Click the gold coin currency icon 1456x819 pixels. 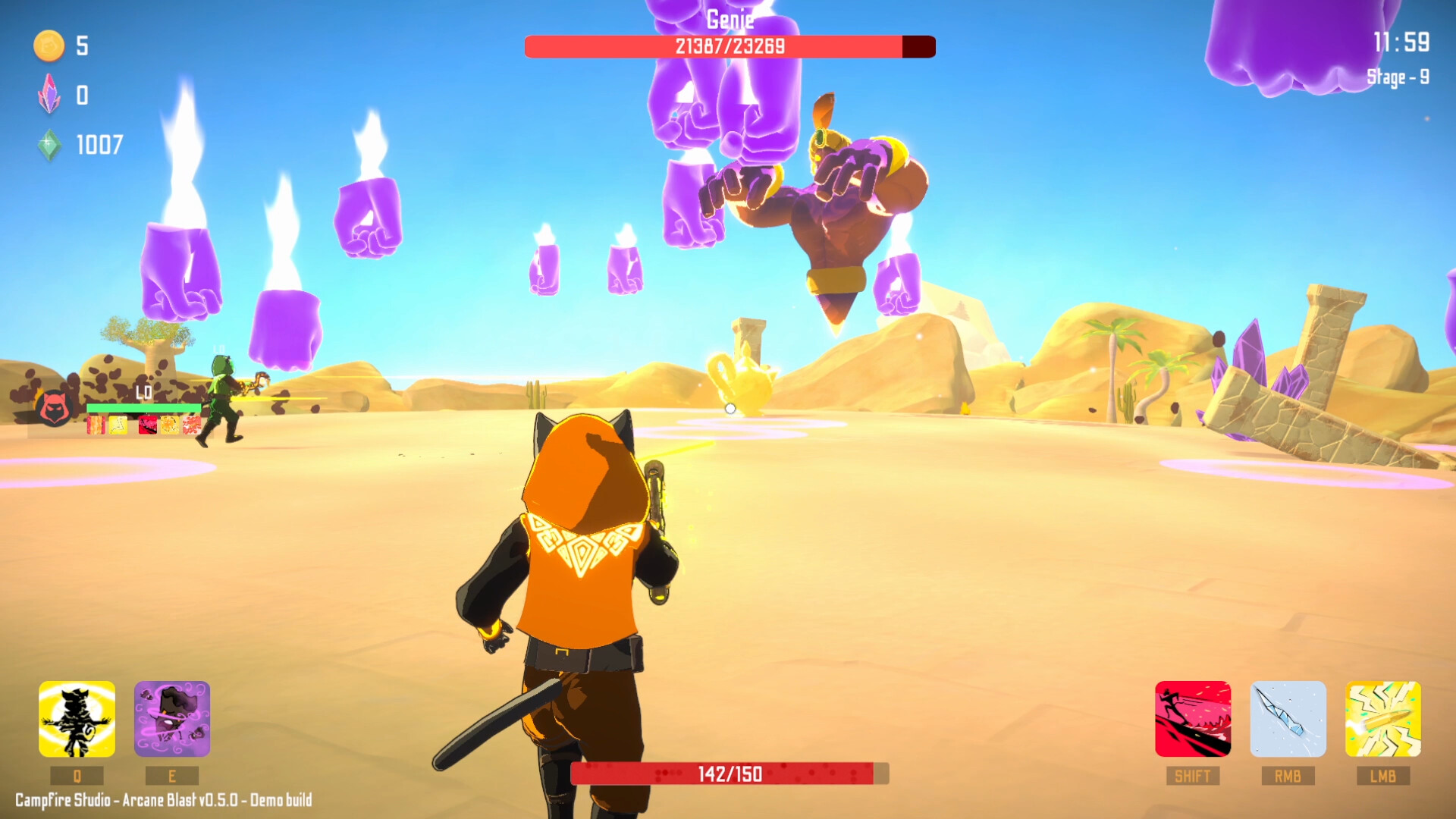47,45
